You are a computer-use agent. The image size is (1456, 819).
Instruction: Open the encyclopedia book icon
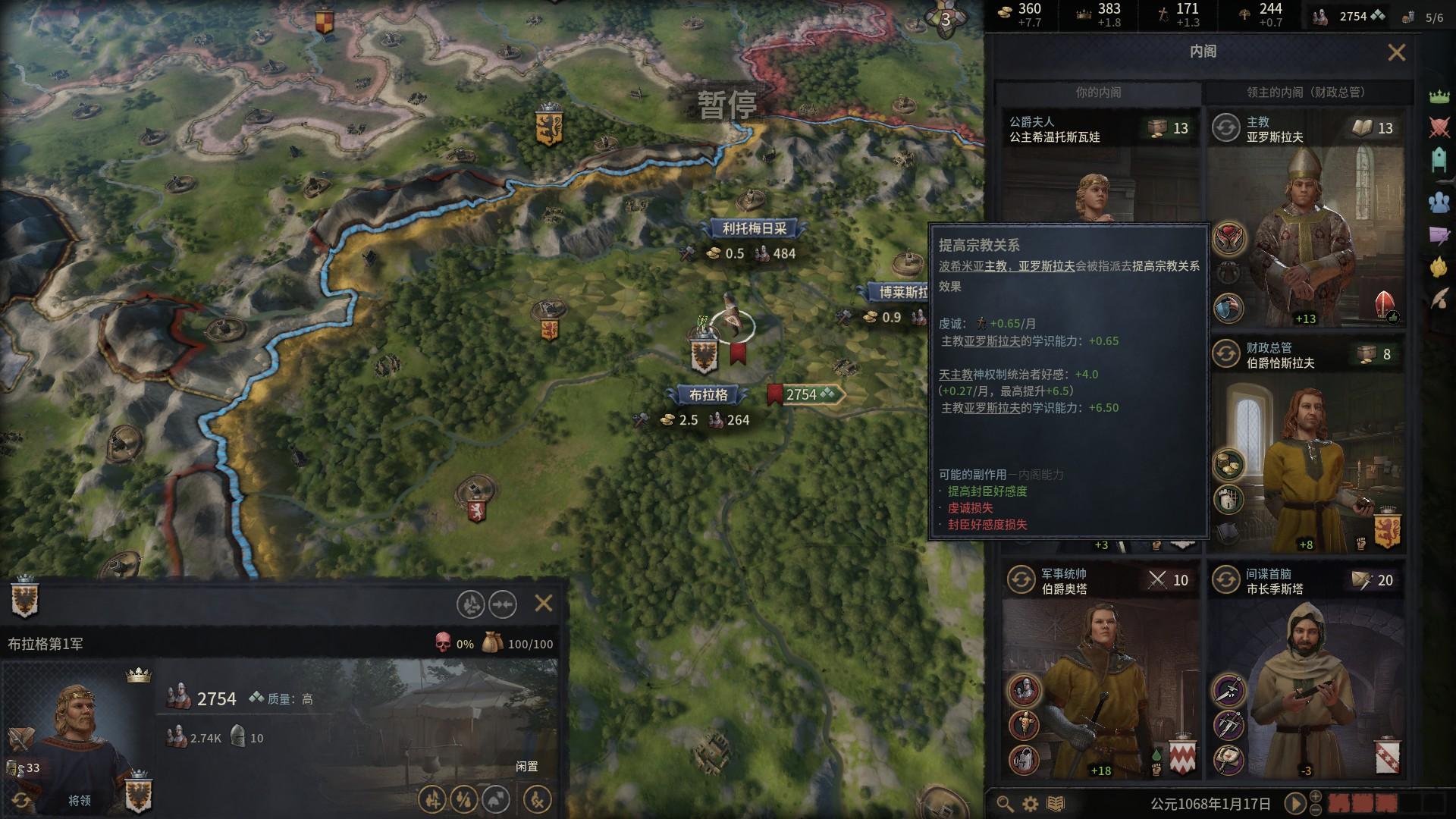point(1056,804)
